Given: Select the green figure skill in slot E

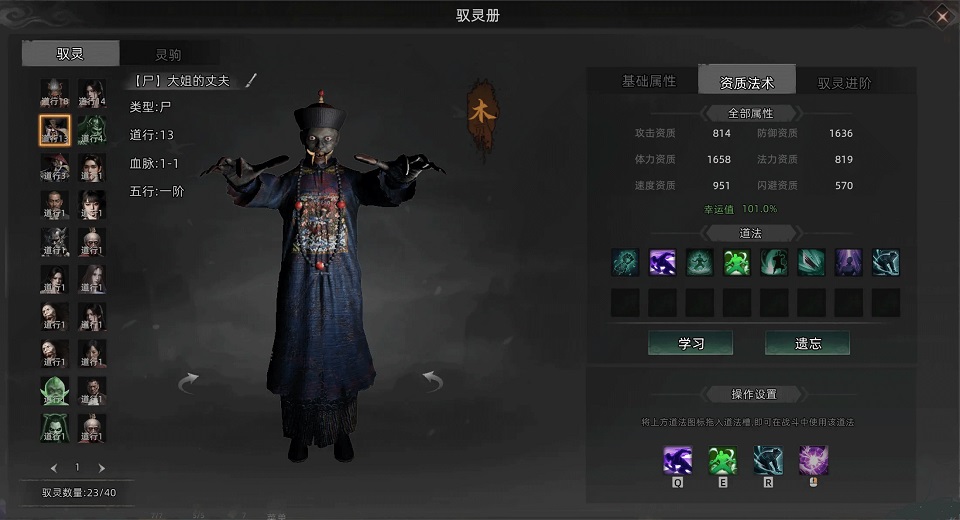Looking at the screenshot, I should point(723,461).
